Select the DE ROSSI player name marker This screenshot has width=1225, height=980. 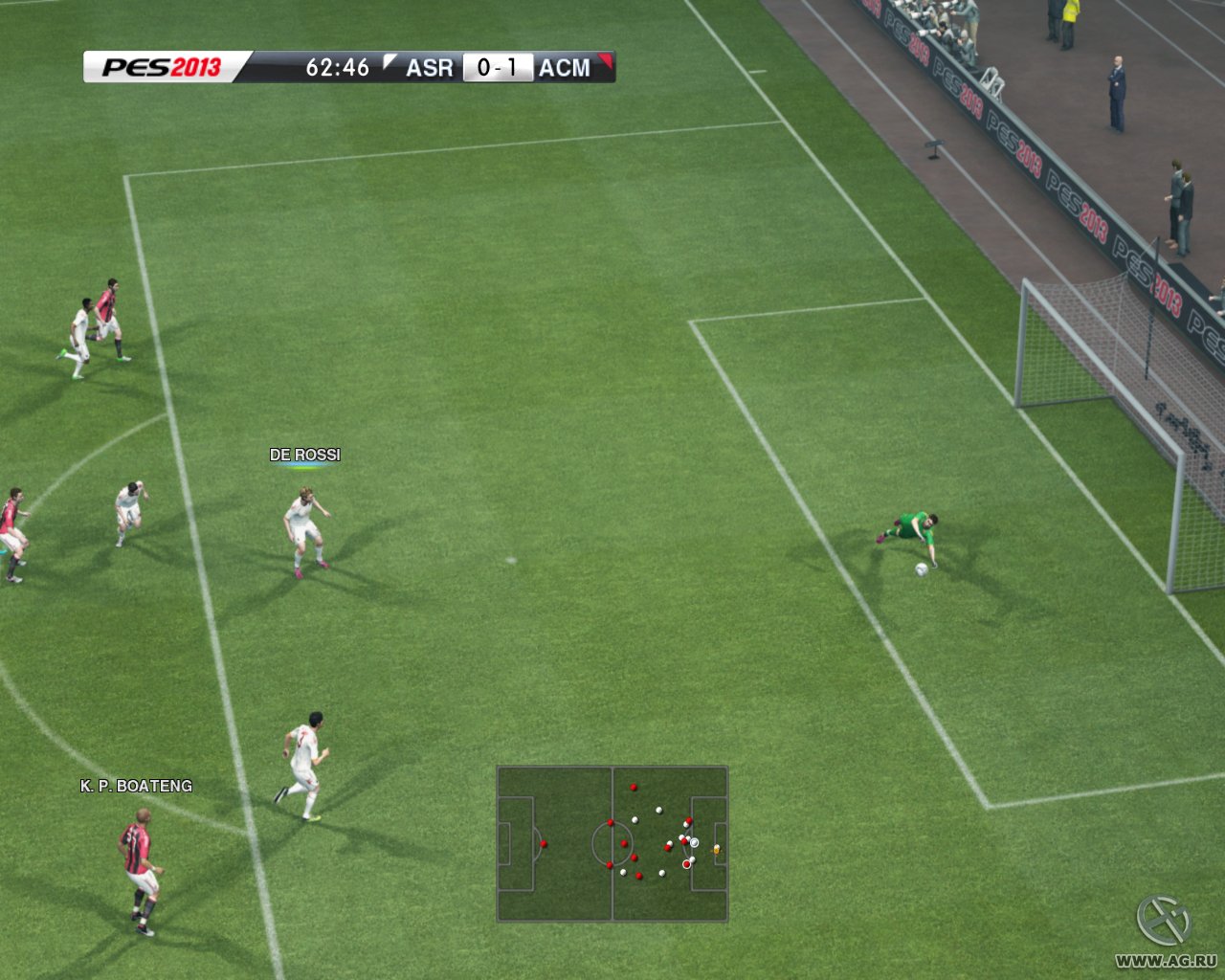pyautogui.click(x=304, y=455)
